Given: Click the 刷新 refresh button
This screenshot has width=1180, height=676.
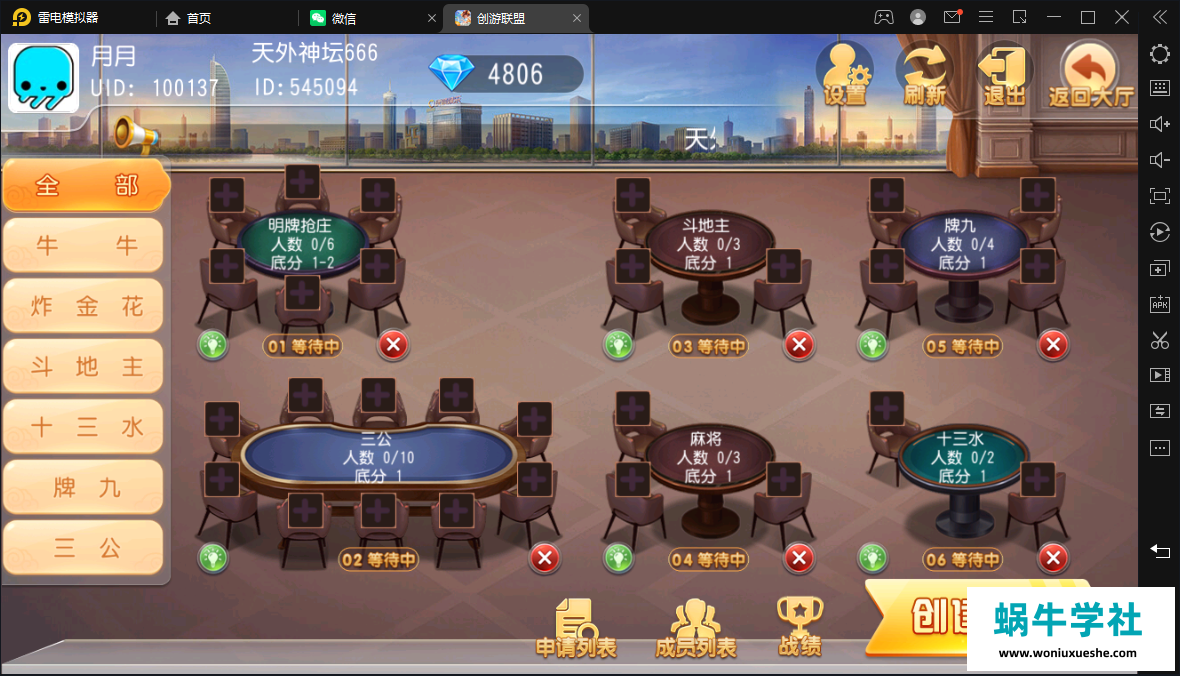Looking at the screenshot, I should click(924, 74).
